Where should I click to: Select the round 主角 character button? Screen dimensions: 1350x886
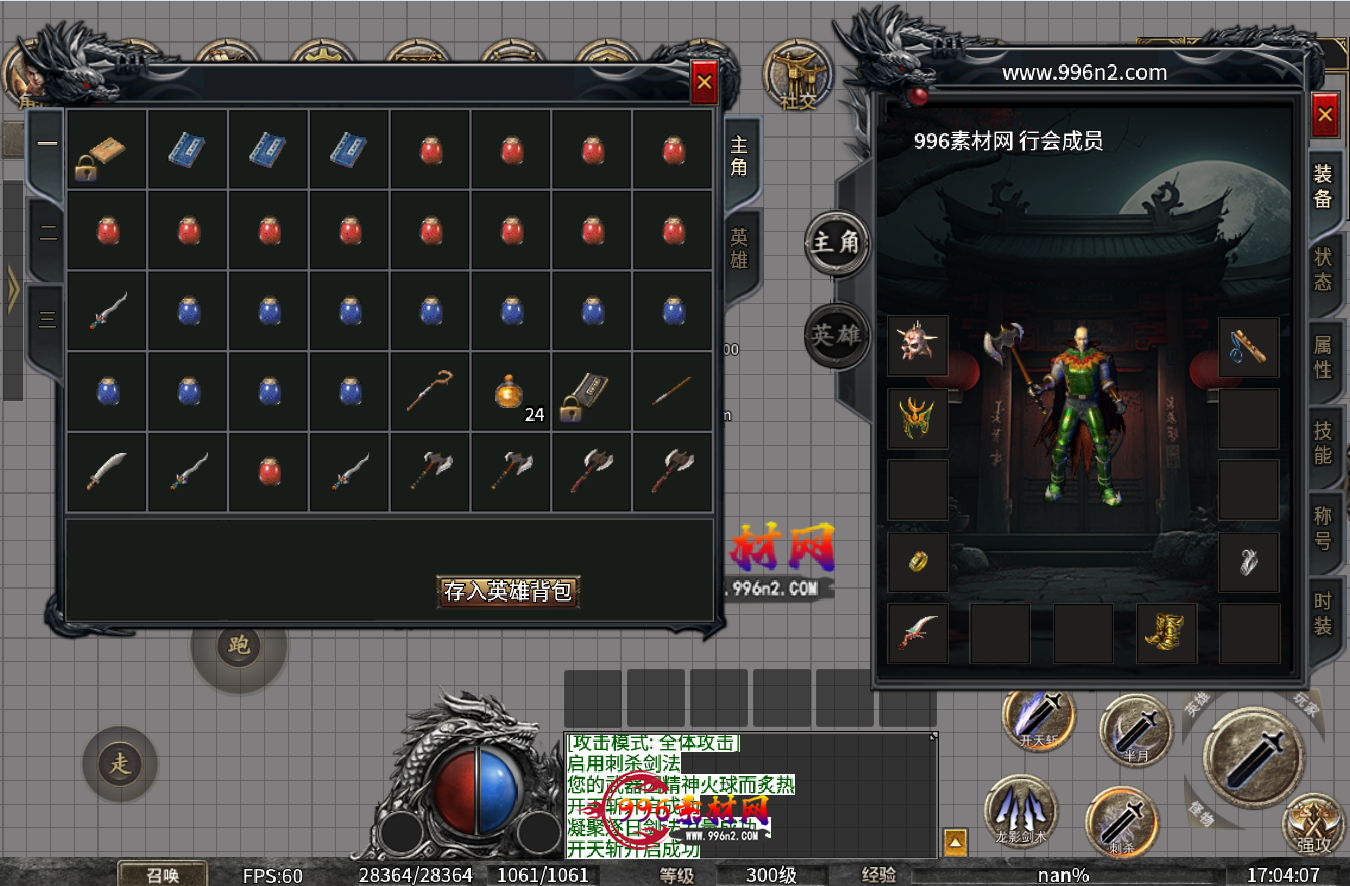coord(836,243)
